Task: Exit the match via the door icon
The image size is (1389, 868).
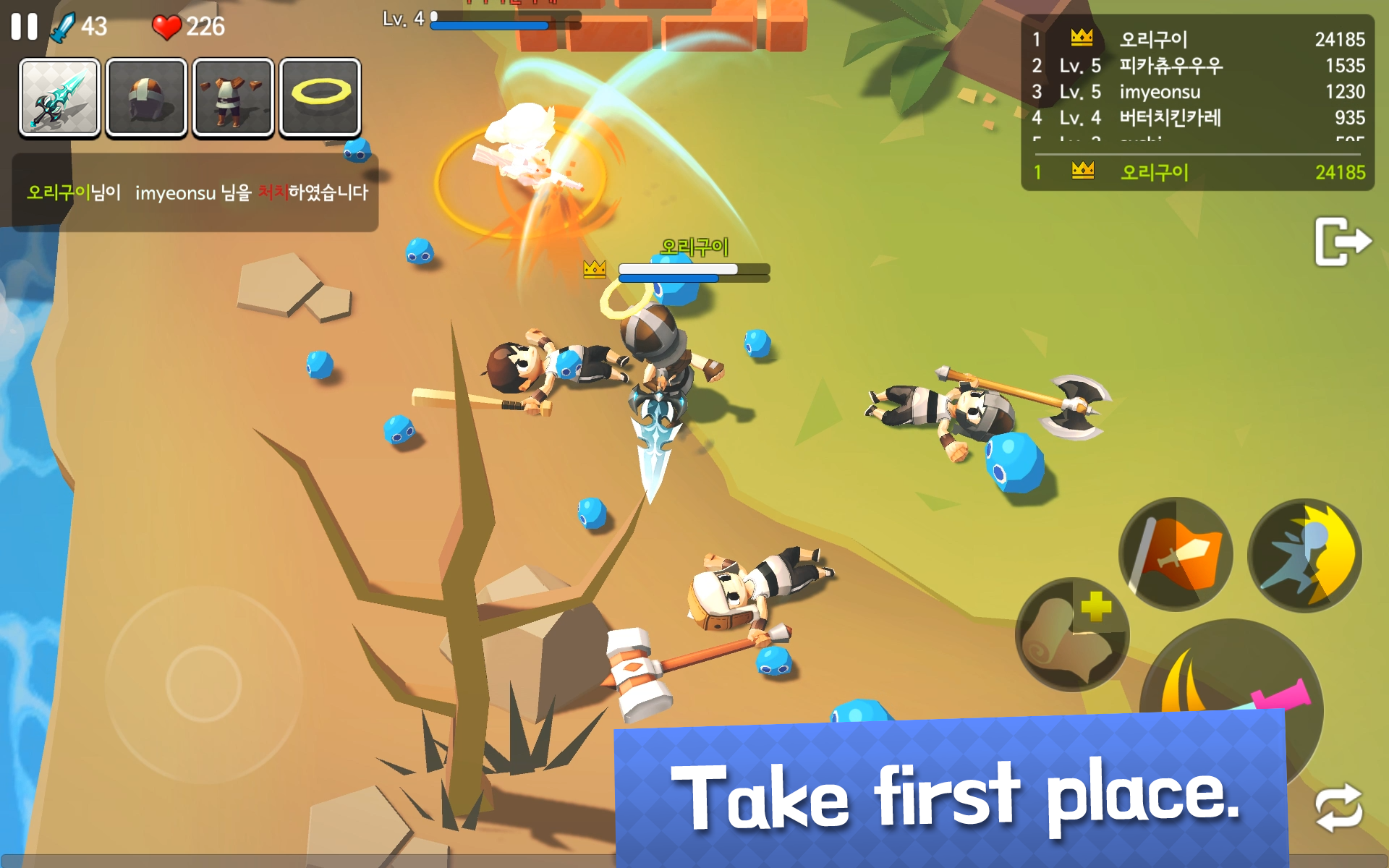Action: 1343,242
